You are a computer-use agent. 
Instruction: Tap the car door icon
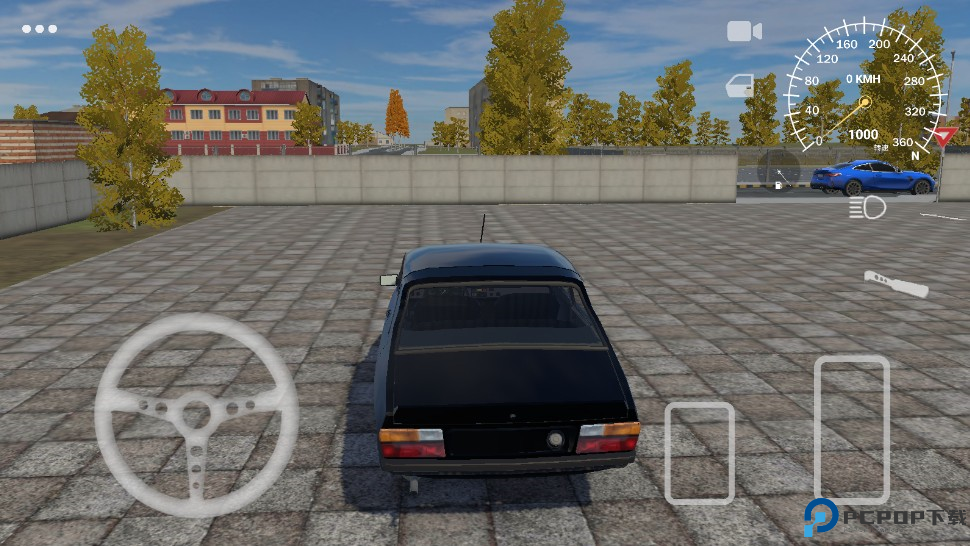pyautogui.click(x=740, y=86)
